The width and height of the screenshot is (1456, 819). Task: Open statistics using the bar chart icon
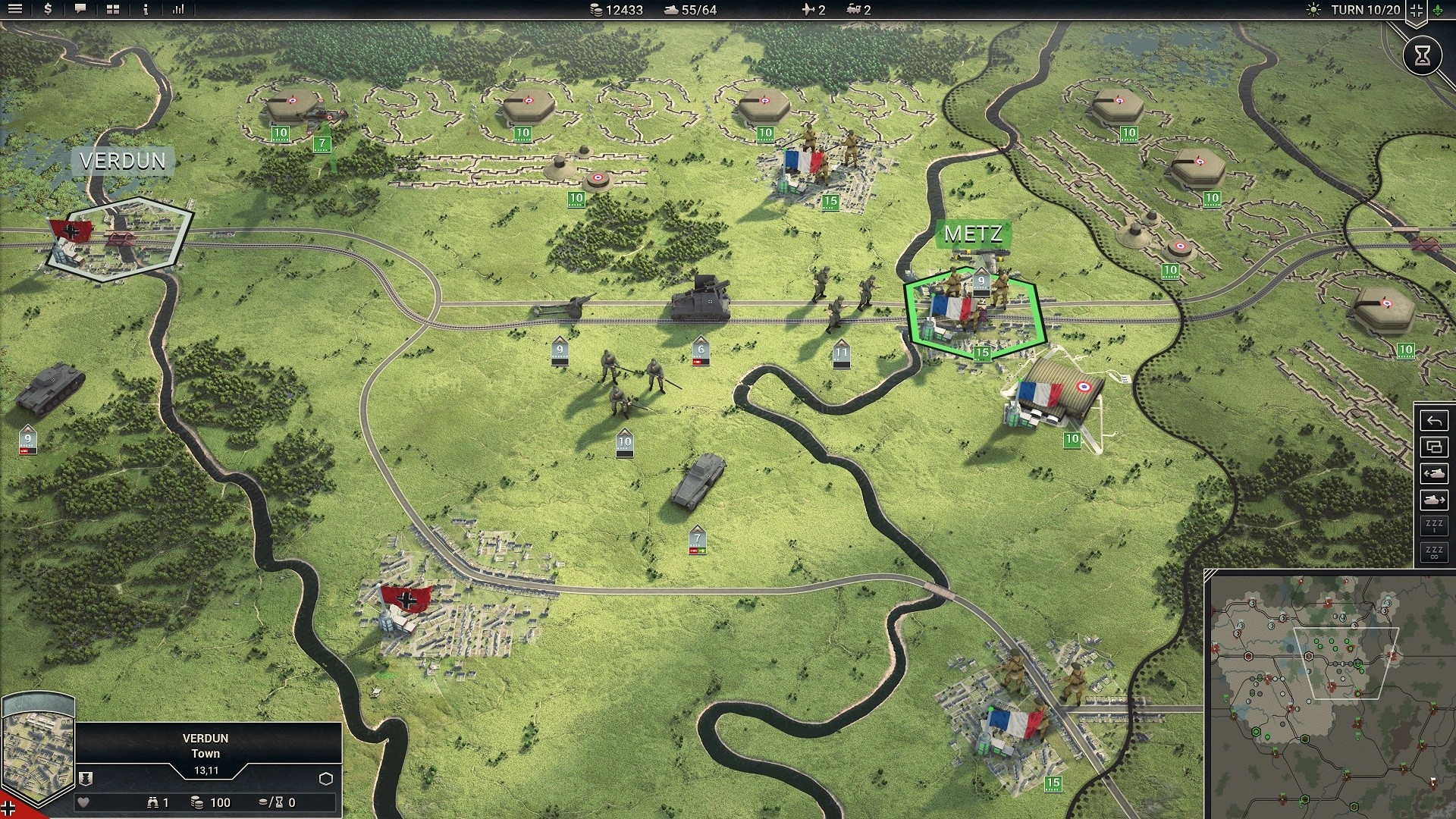pos(176,9)
